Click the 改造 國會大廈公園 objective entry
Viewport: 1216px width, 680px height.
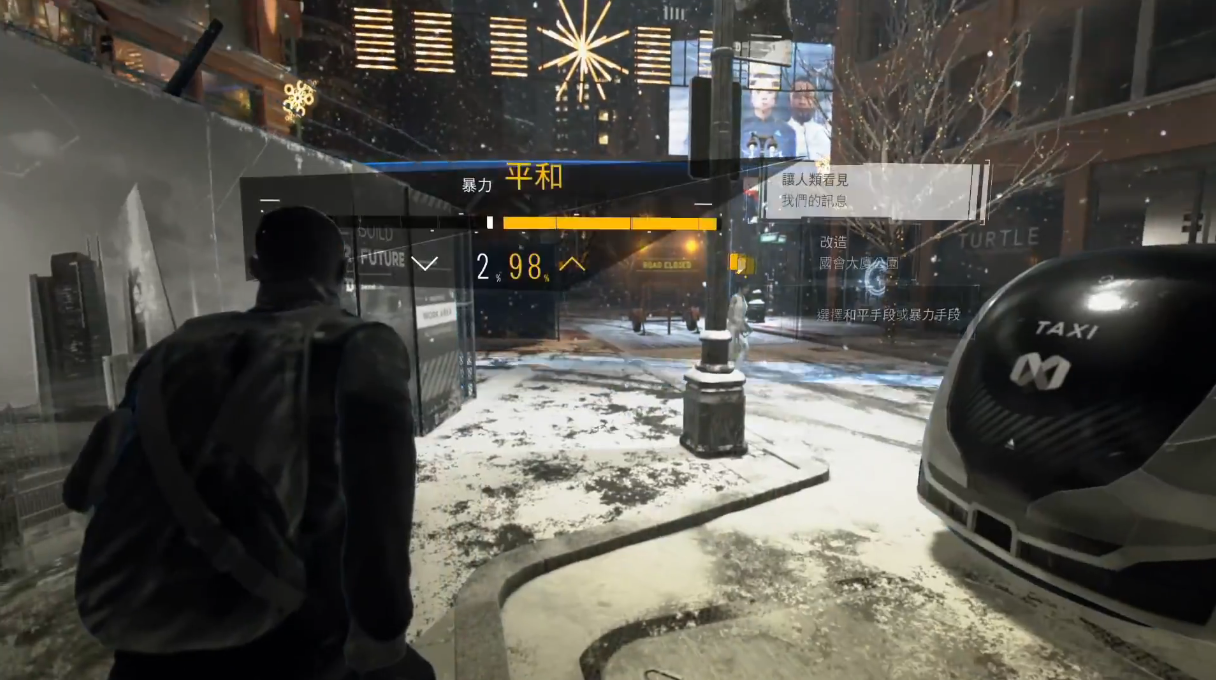(858, 253)
